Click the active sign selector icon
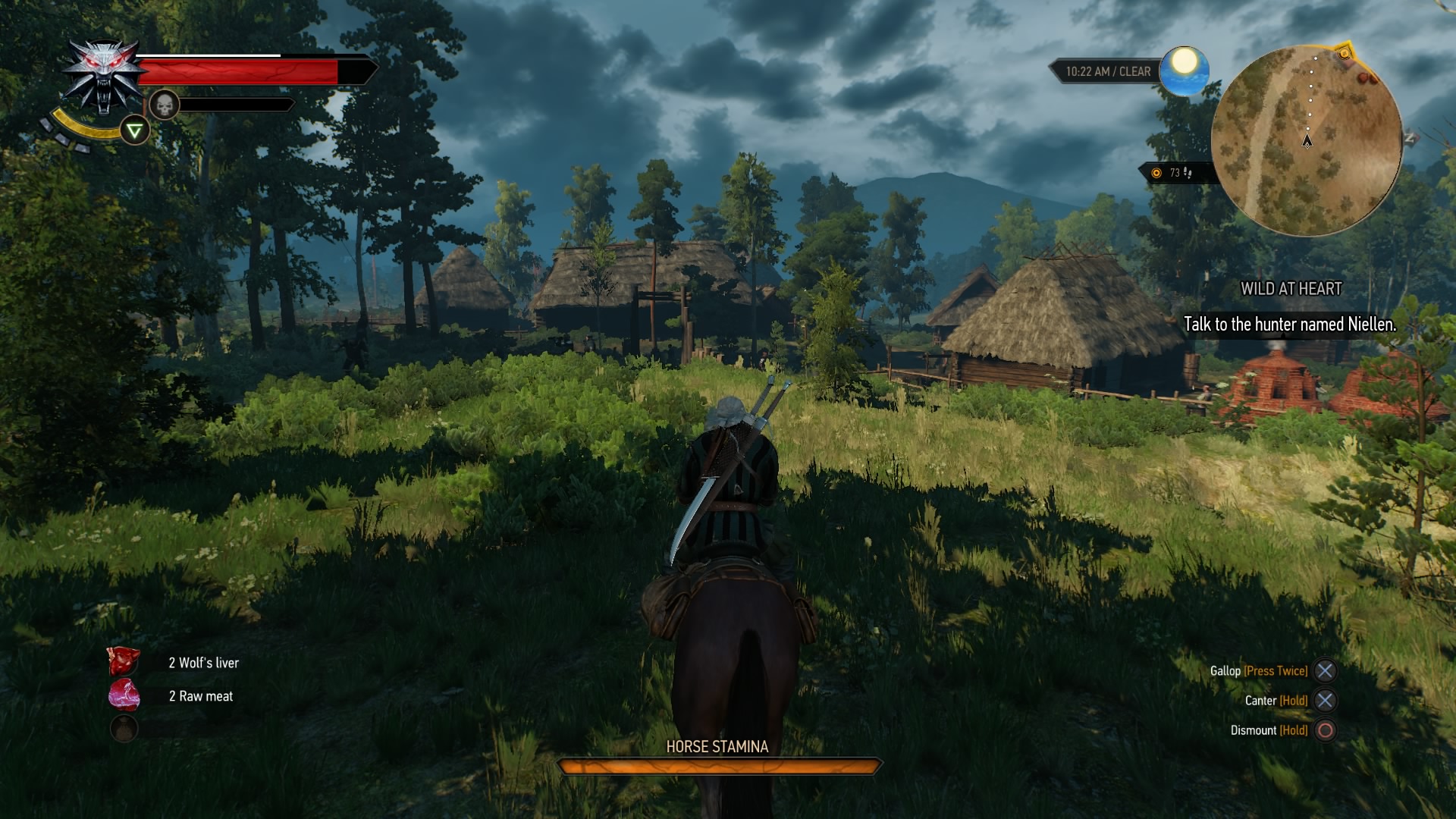The height and width of the screenshot is (819, 1456). pos(134,131)
